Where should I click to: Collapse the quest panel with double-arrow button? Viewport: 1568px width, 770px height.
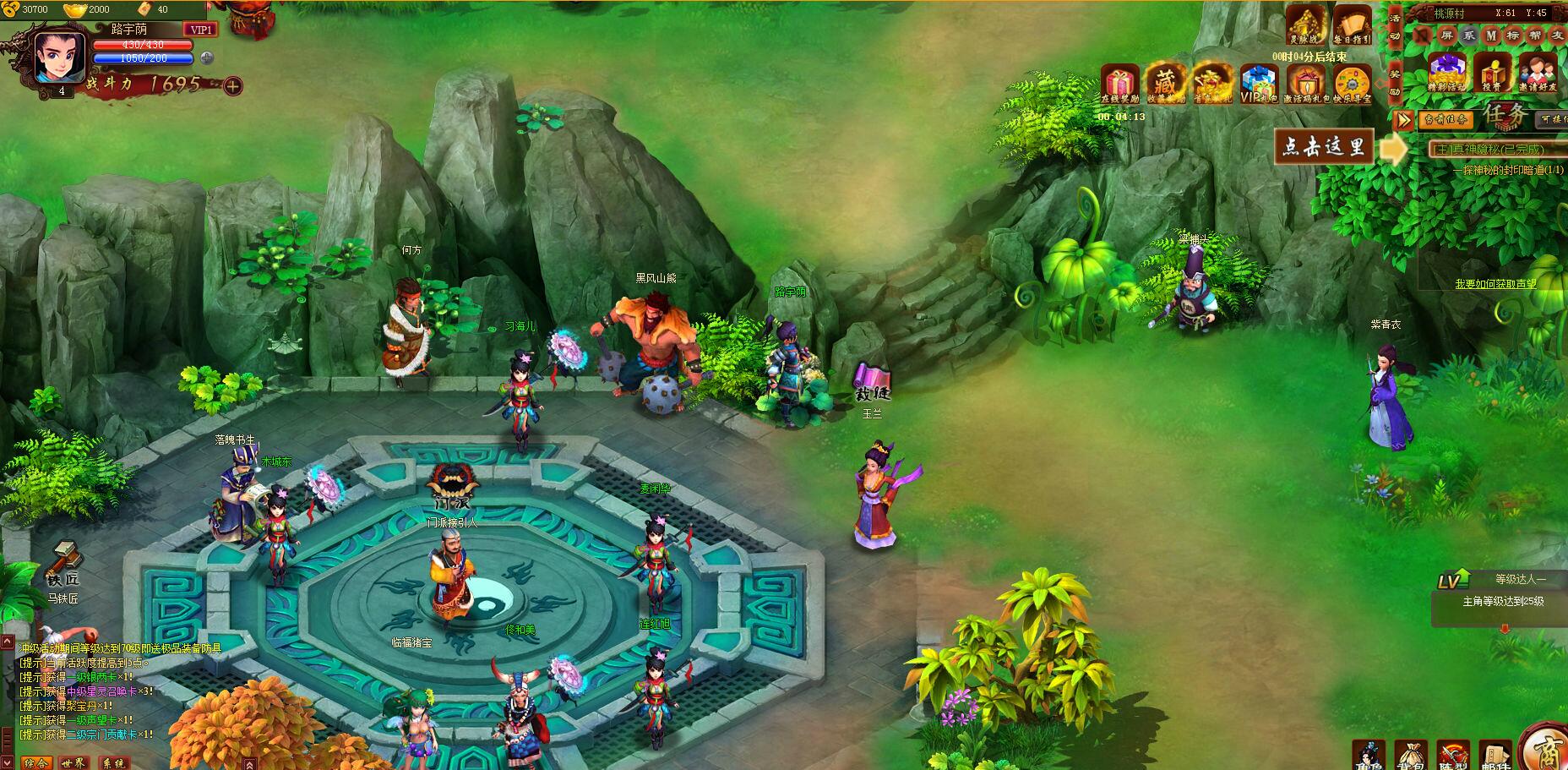pyautogui.click(x=1403, y=119)
